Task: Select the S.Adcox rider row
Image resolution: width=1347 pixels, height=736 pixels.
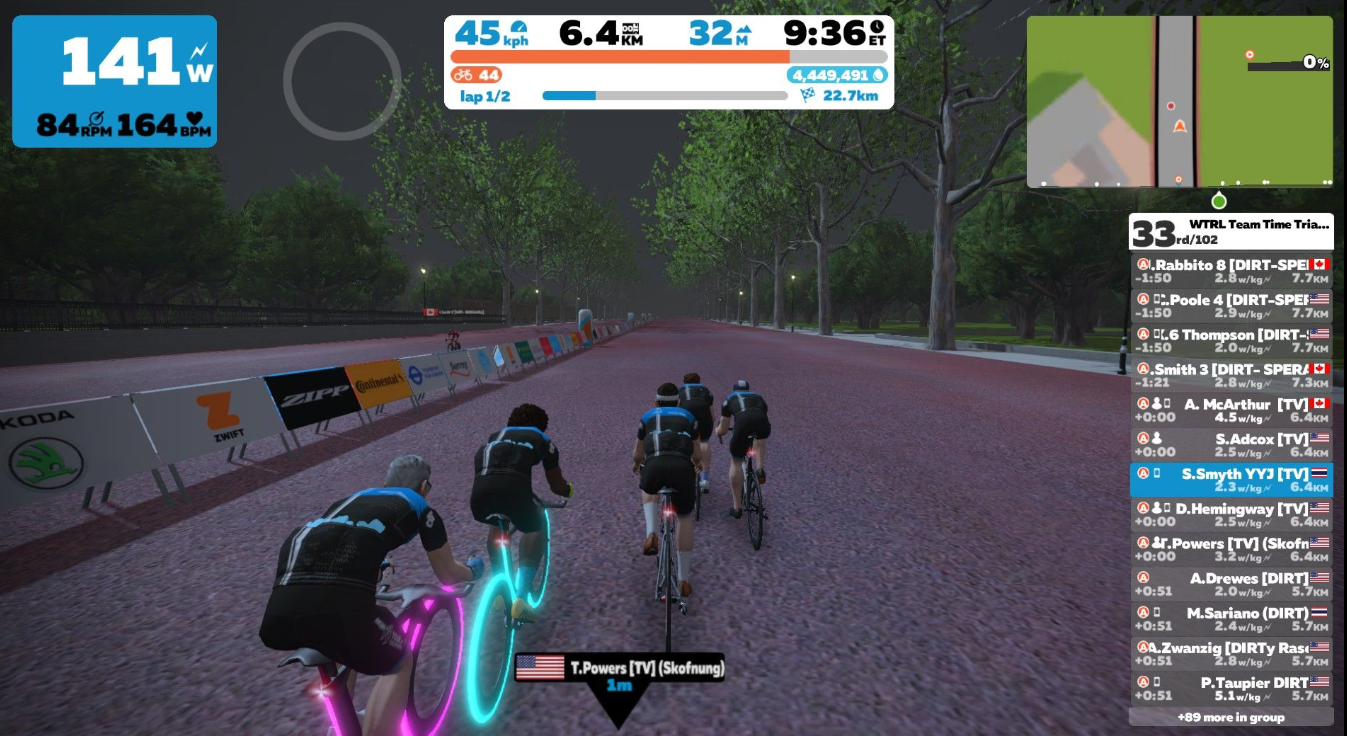Action: pyautogui.click(x=1231, y=445)
